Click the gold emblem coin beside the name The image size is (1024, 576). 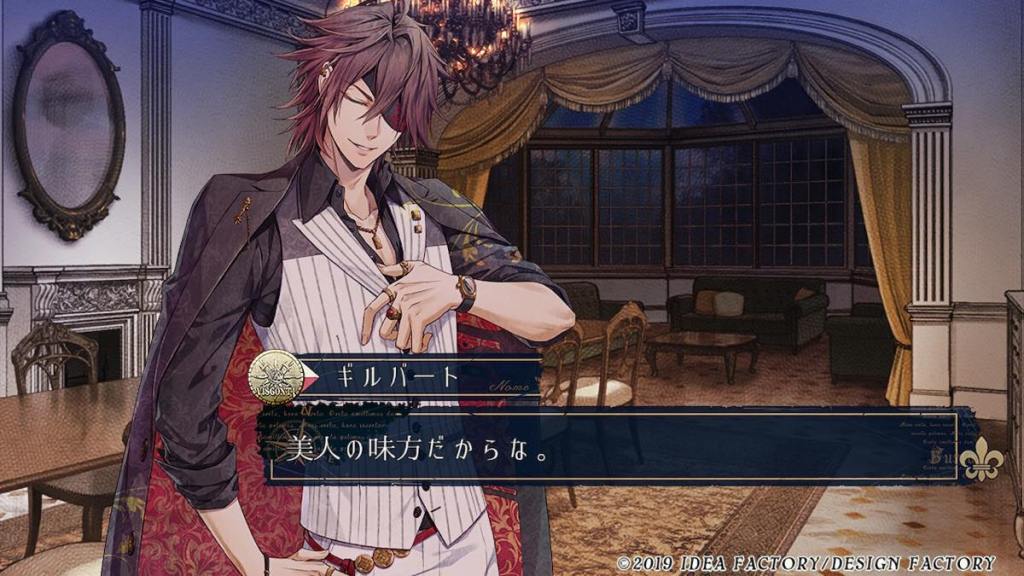(x=276, y=376)
